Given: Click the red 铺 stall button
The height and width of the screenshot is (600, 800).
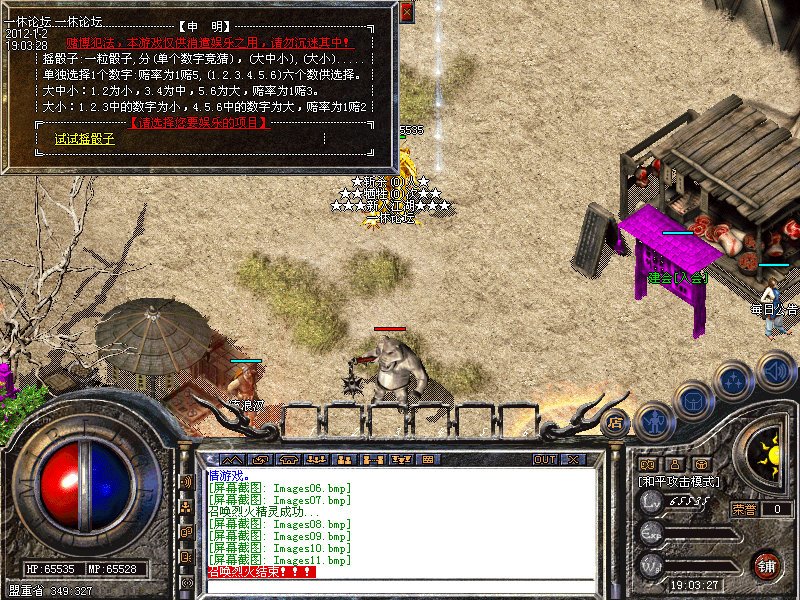Looking at the screenshot, I should point(767,564).
